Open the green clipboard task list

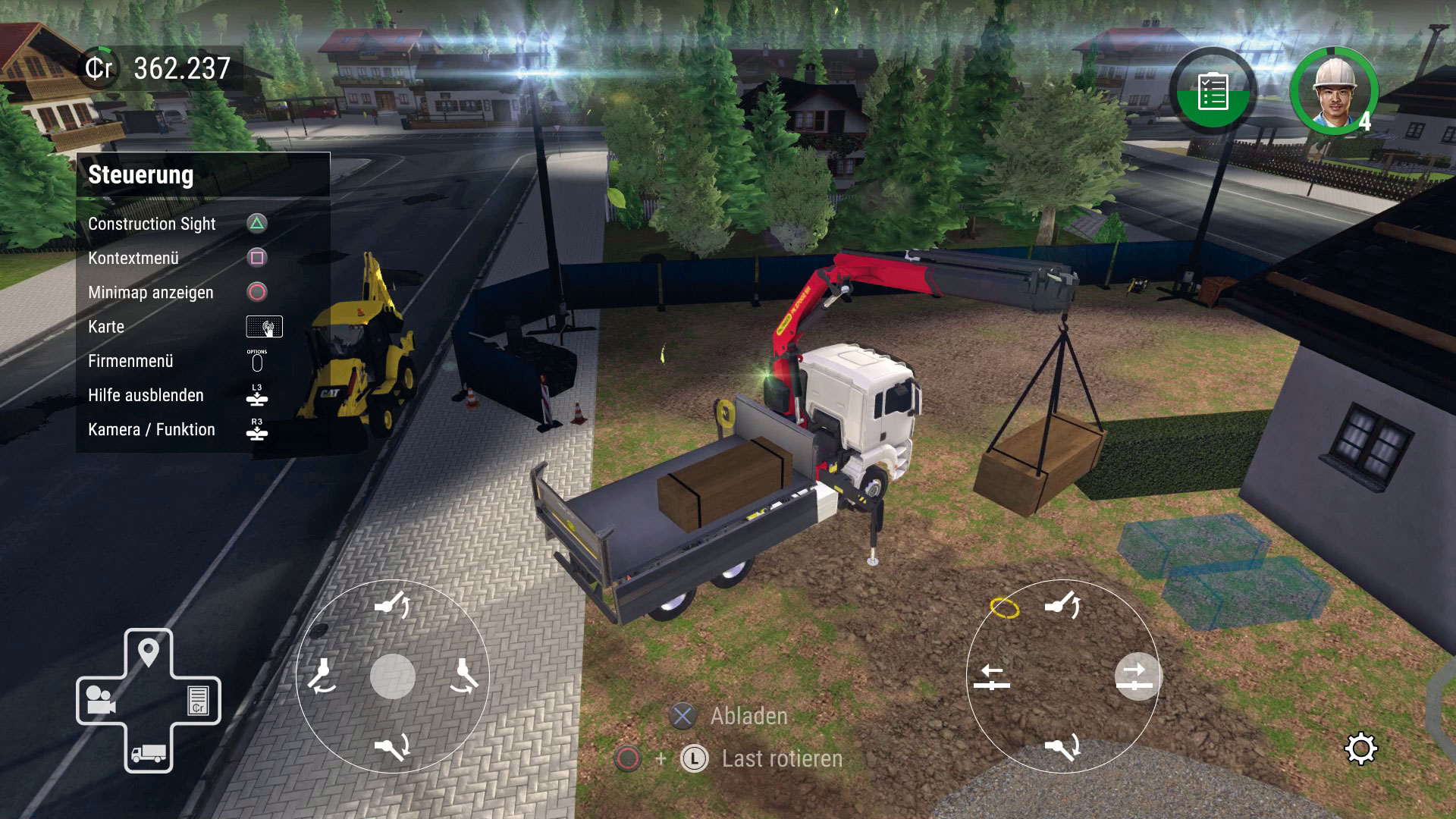[1213, 93]
